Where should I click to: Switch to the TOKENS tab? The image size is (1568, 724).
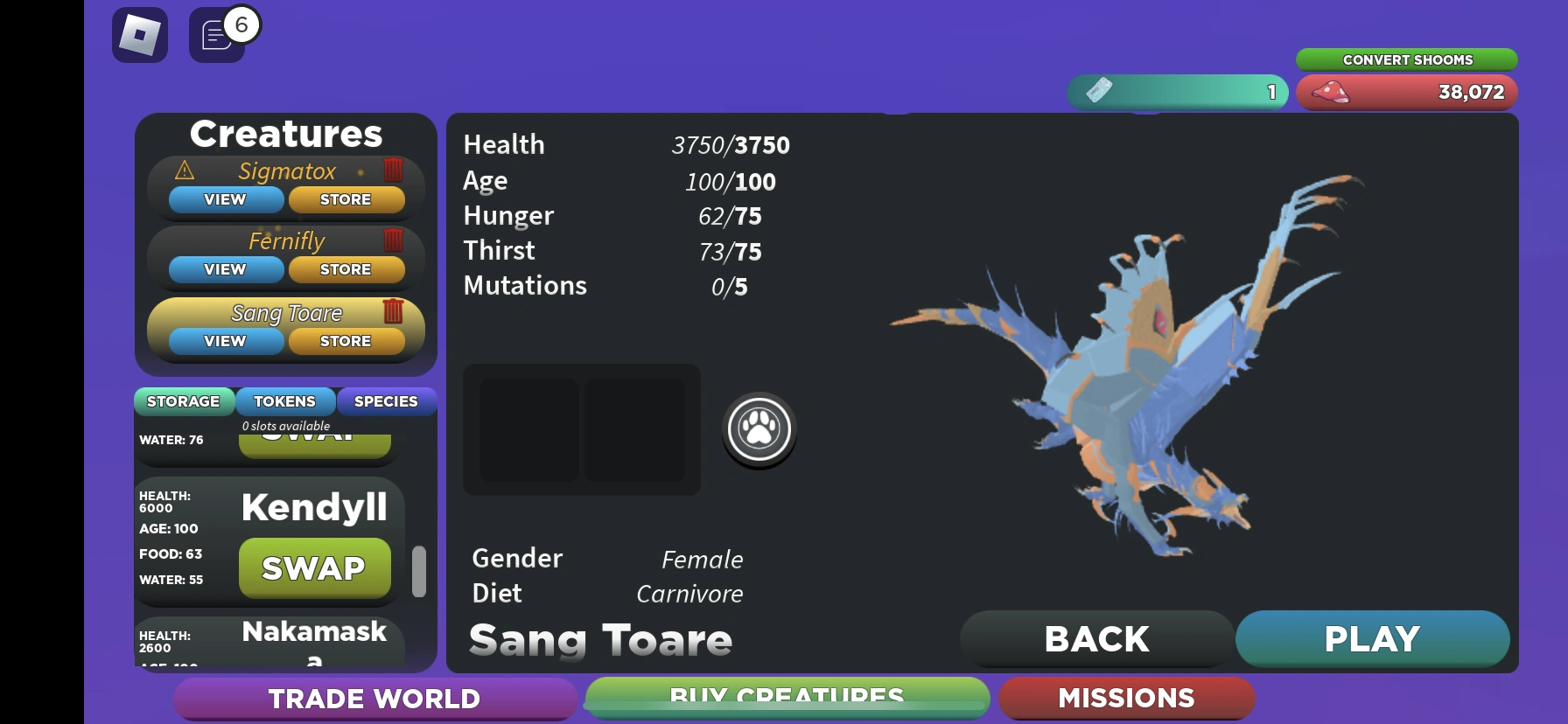click(285, 401)
